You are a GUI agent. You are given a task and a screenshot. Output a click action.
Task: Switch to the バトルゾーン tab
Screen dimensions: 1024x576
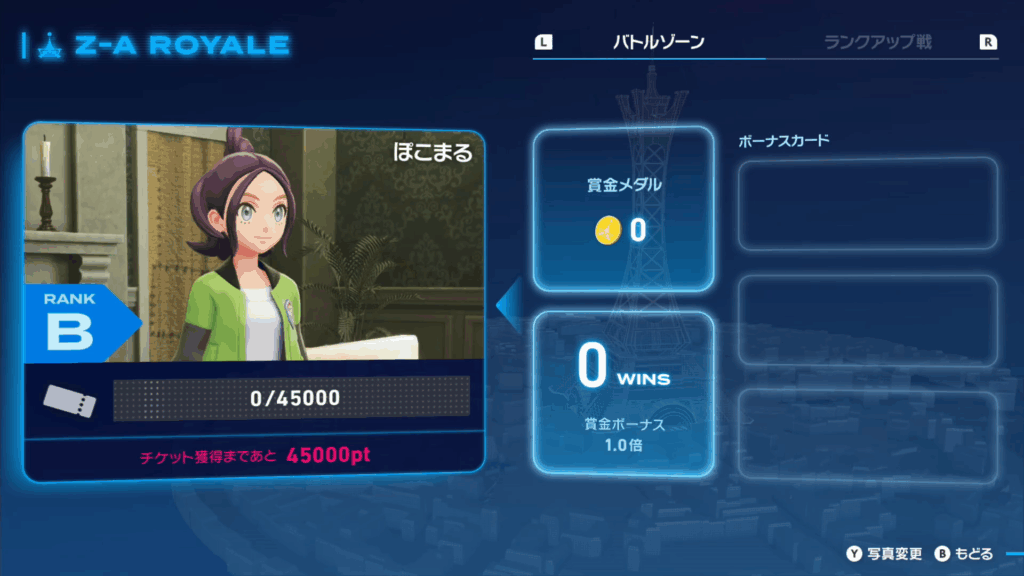[658, 42]
